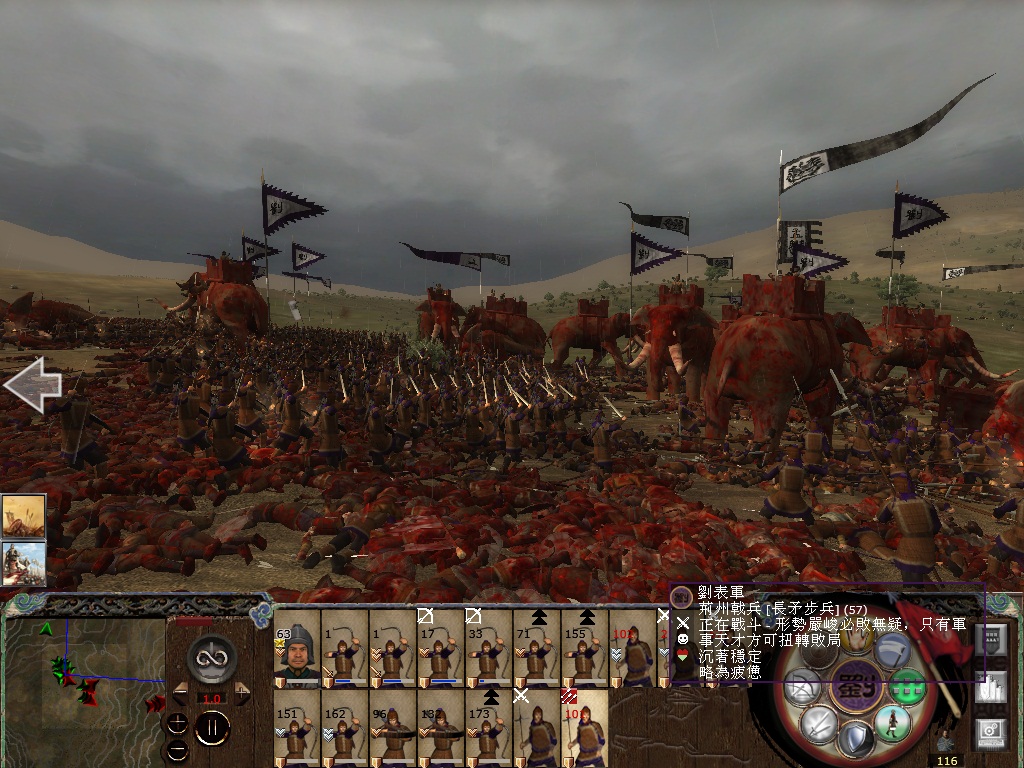Screen dimensions: 1024x768
Task: Toggle the bow fire-at-will button
Action: coord(803,687)
